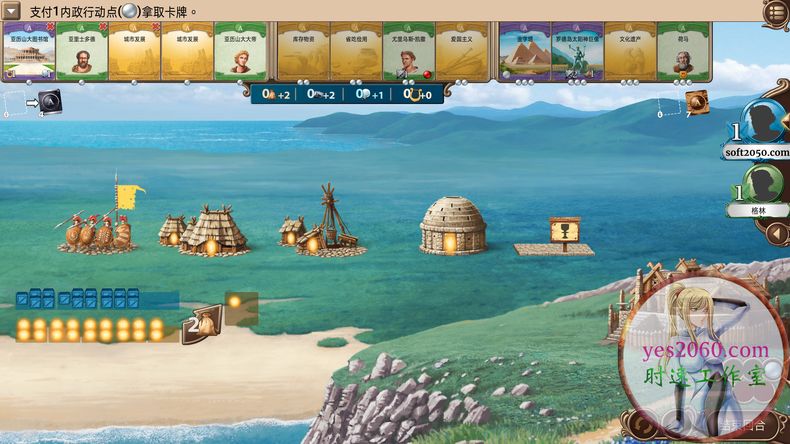Select the 库存物资 action card
This screenshot has width=790, height=444.
click(x=302, y=52)
